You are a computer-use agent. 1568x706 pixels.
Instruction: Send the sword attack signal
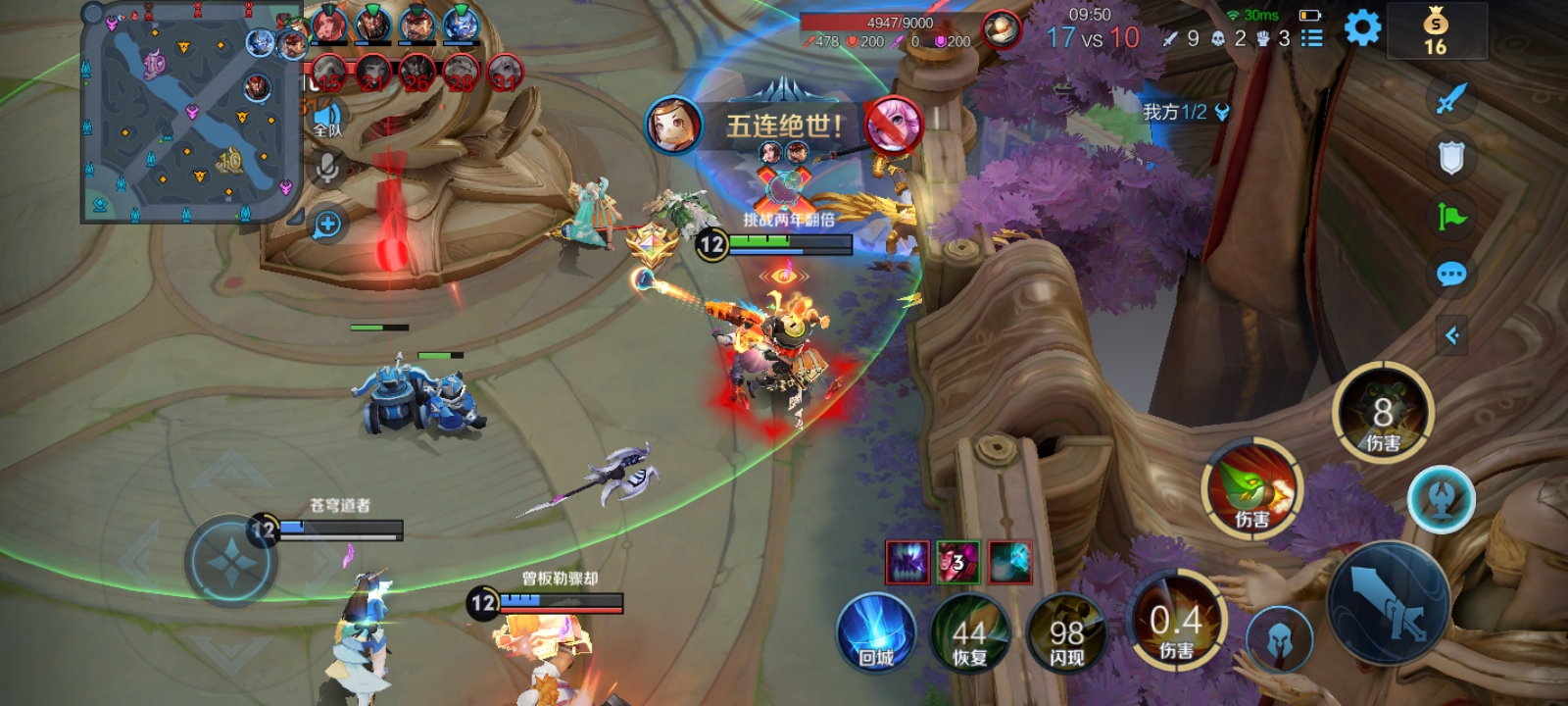(1451, 98)
